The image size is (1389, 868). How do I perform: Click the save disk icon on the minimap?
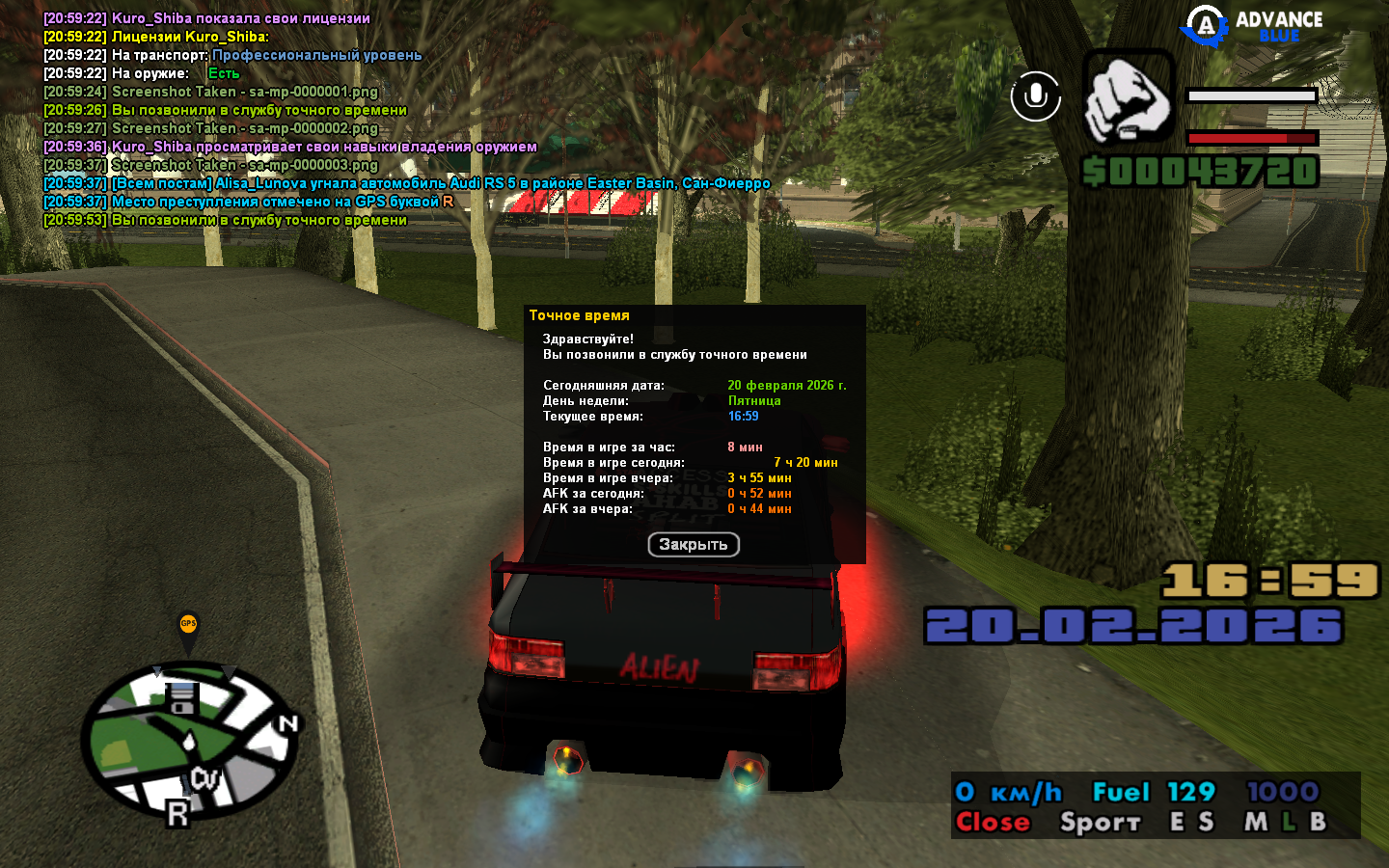[x=181, y=697]
